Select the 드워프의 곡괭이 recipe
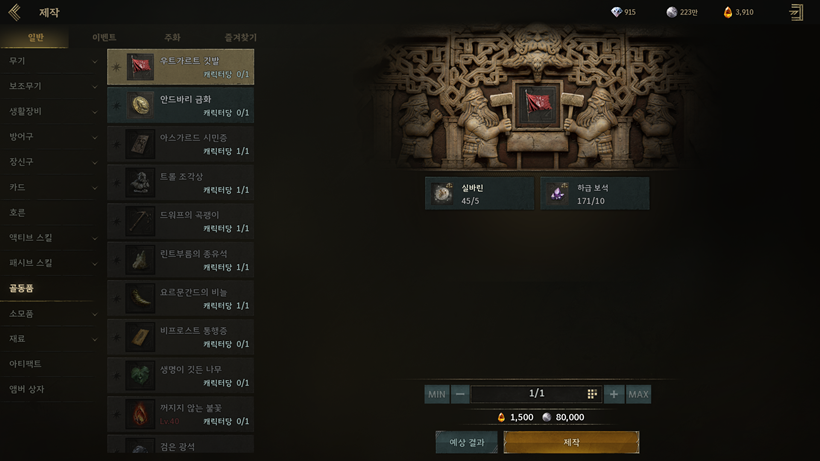Image resolution: width=820 pixels, height=461 pixels. click(180, 221)
